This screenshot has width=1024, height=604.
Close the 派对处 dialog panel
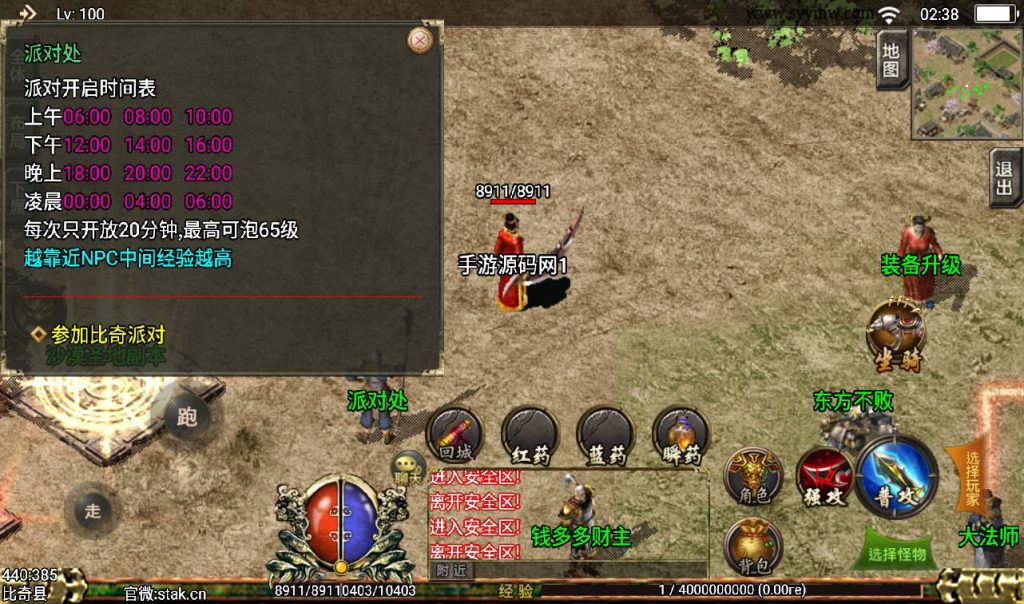coord(421,40)
